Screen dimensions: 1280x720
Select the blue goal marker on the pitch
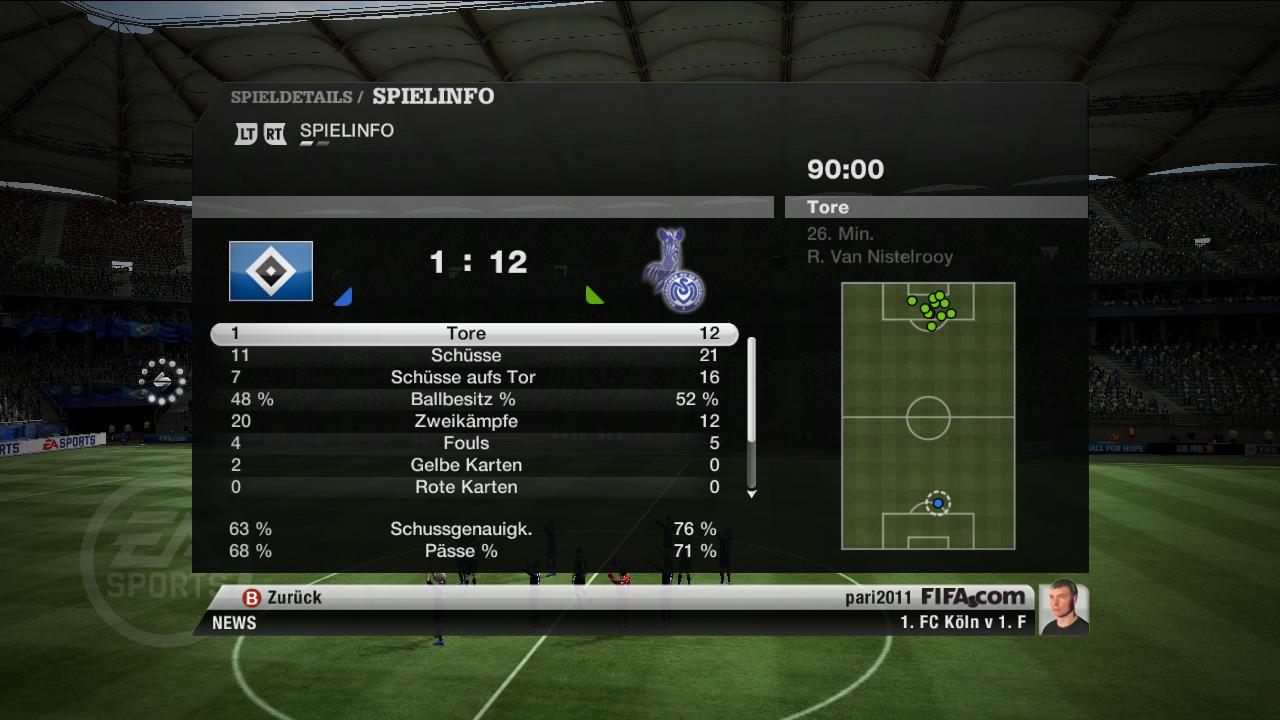coord(938,503)
